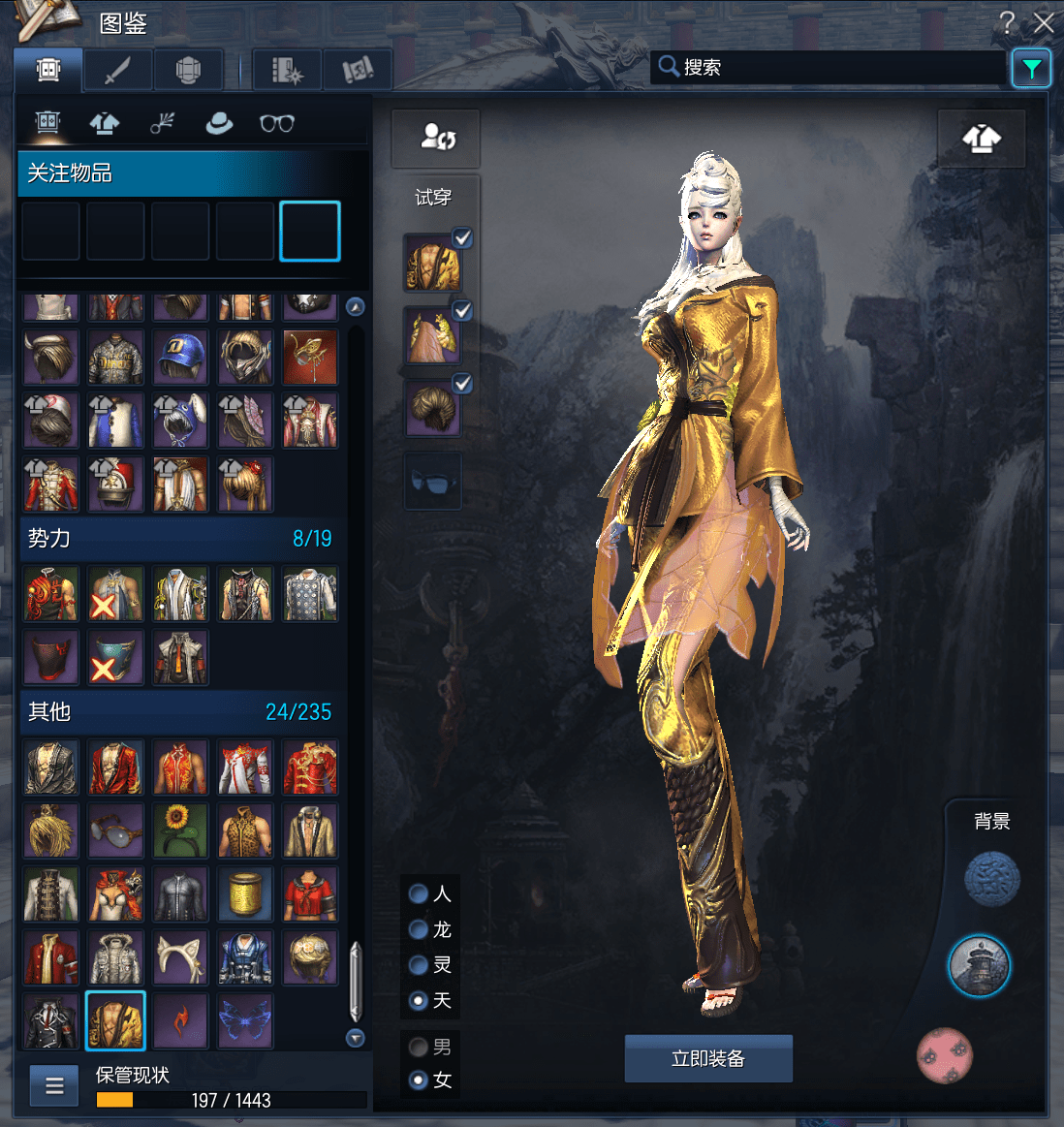Open the 保管现状 list menu button
This screenshot has width=1064, height=1127.
tap(54, 1085)
